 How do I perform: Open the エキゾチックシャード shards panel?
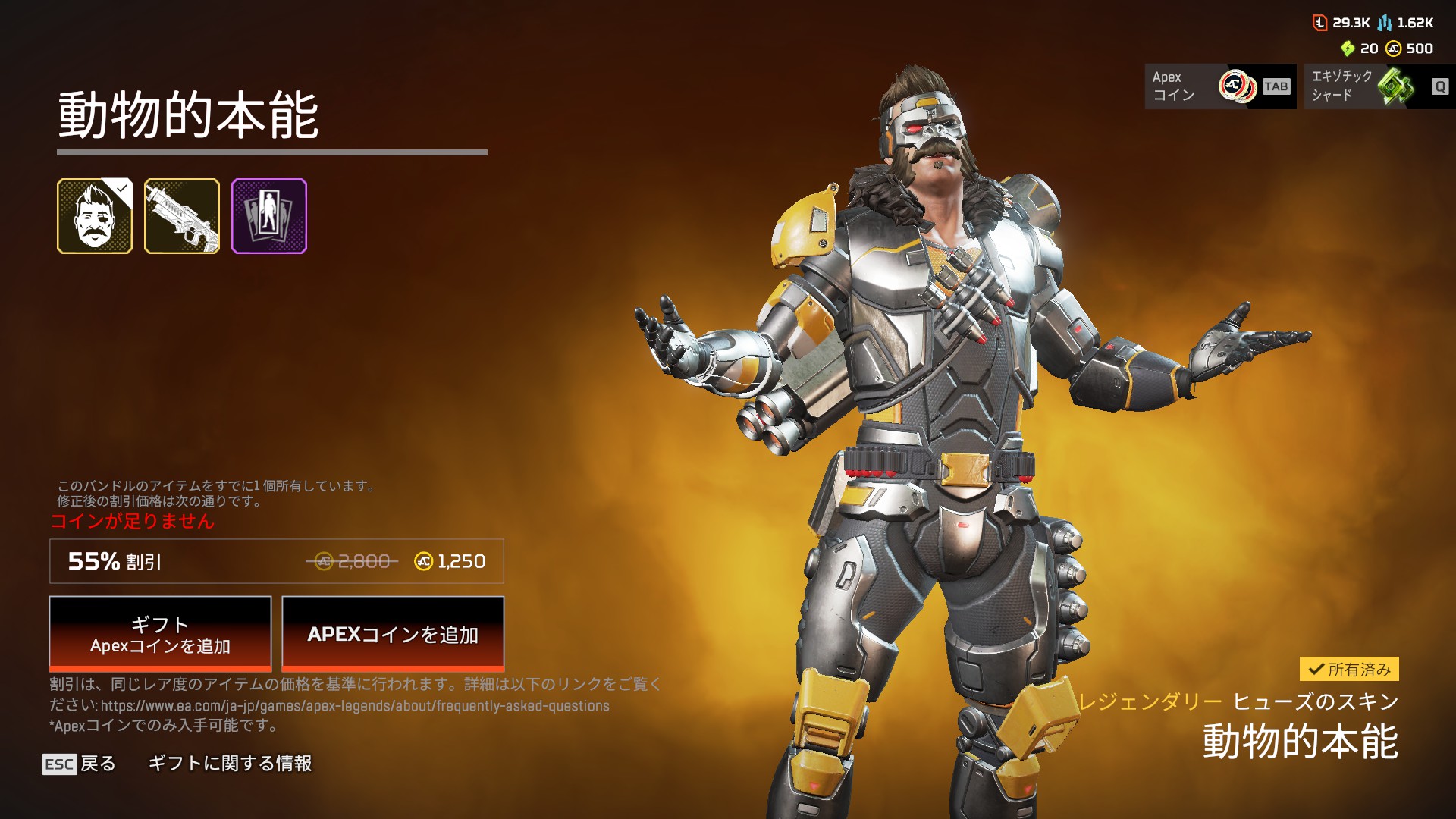[x=1379, y=86]
